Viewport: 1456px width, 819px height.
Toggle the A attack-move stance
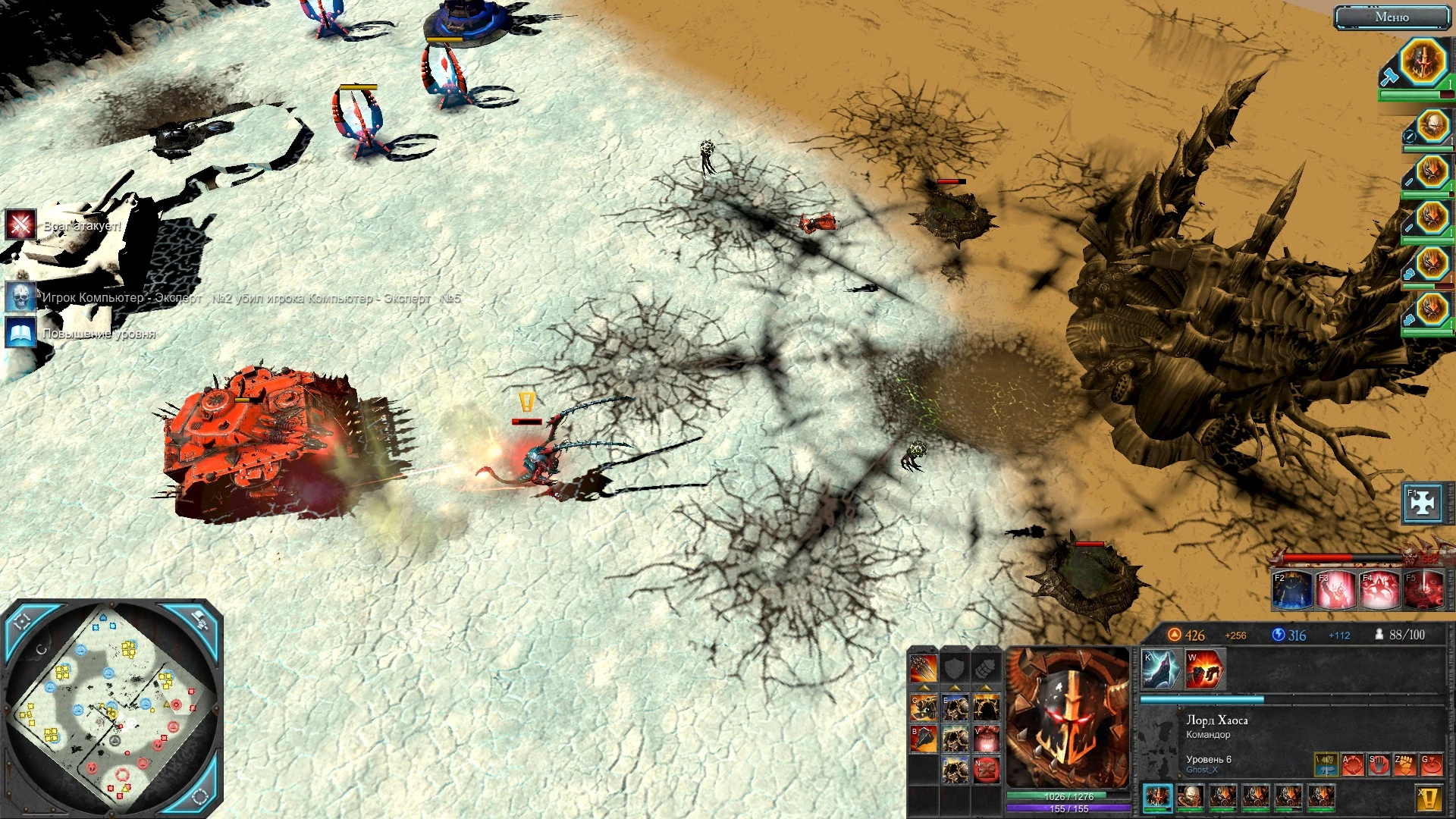click(1352, 765)
